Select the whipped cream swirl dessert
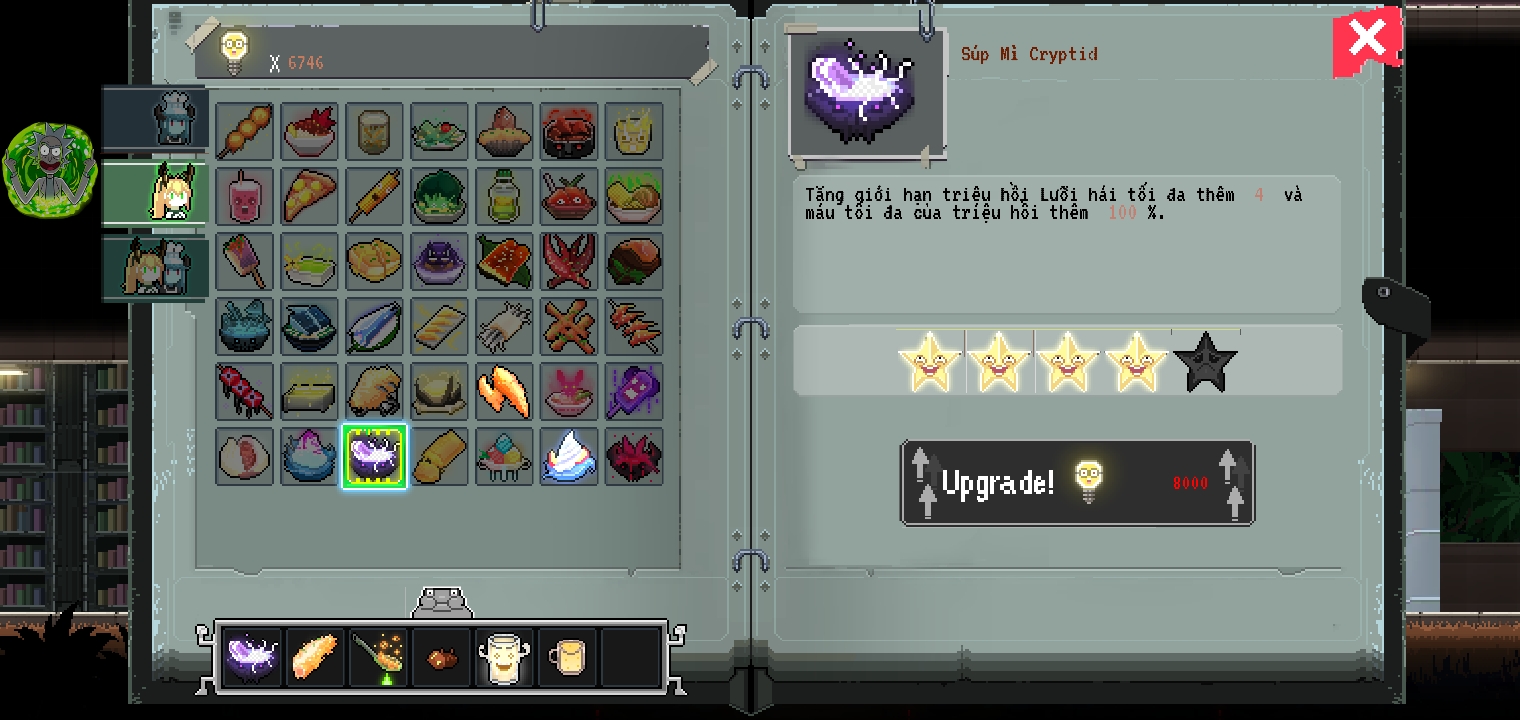This screenshot has width=1520, height=720. [569, 456]
